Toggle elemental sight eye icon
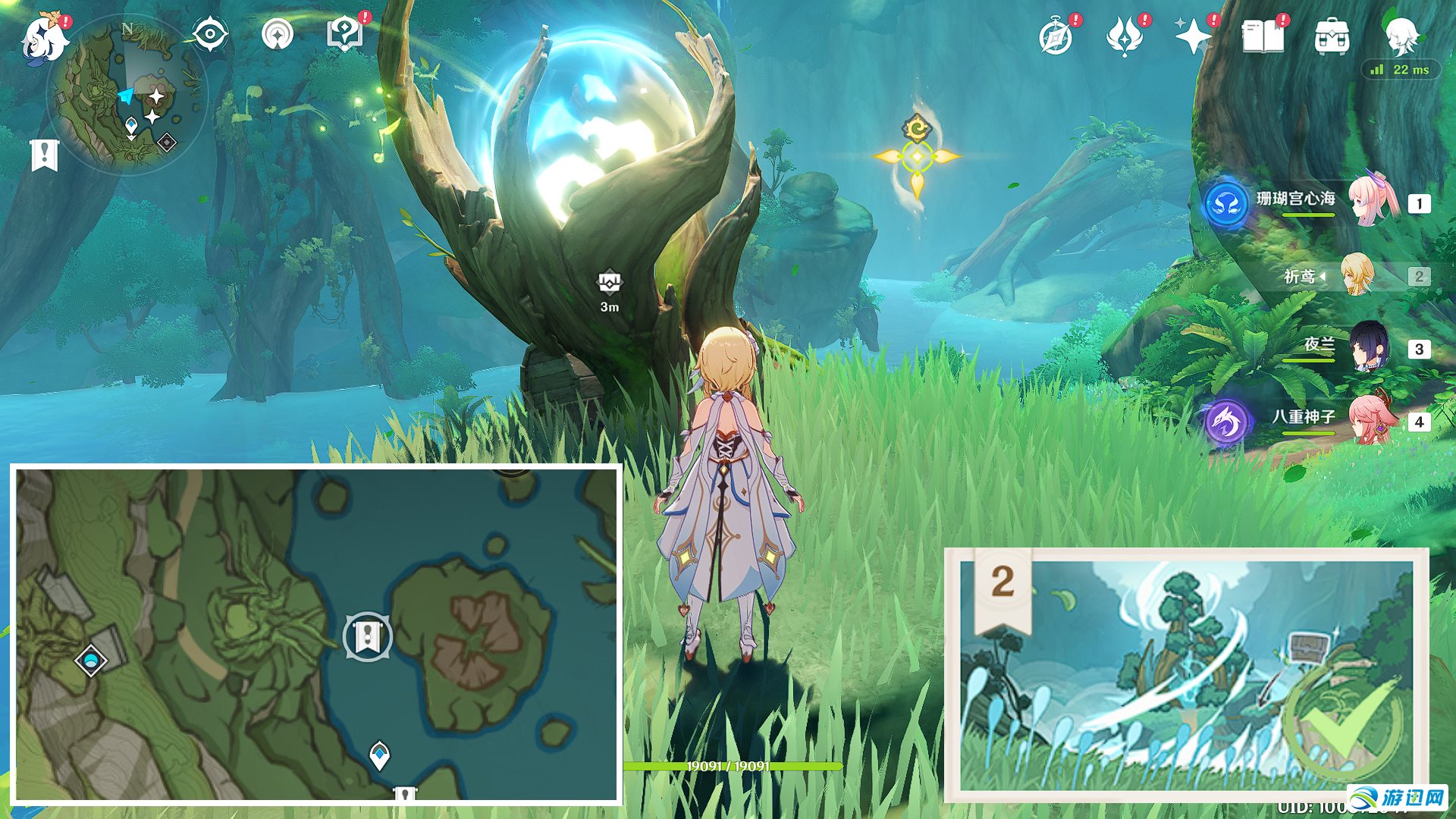This screenshot has width=1456, height=819. pos(210,34)
